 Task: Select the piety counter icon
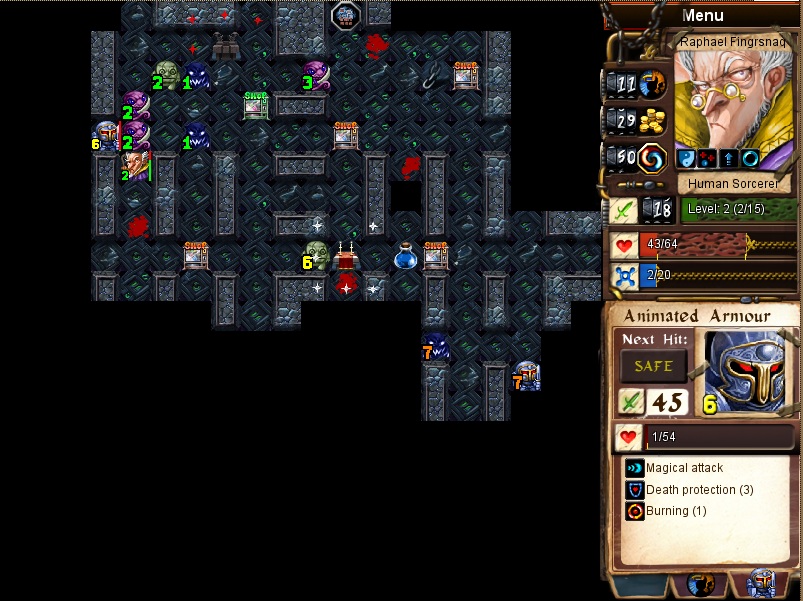(653, 84)
